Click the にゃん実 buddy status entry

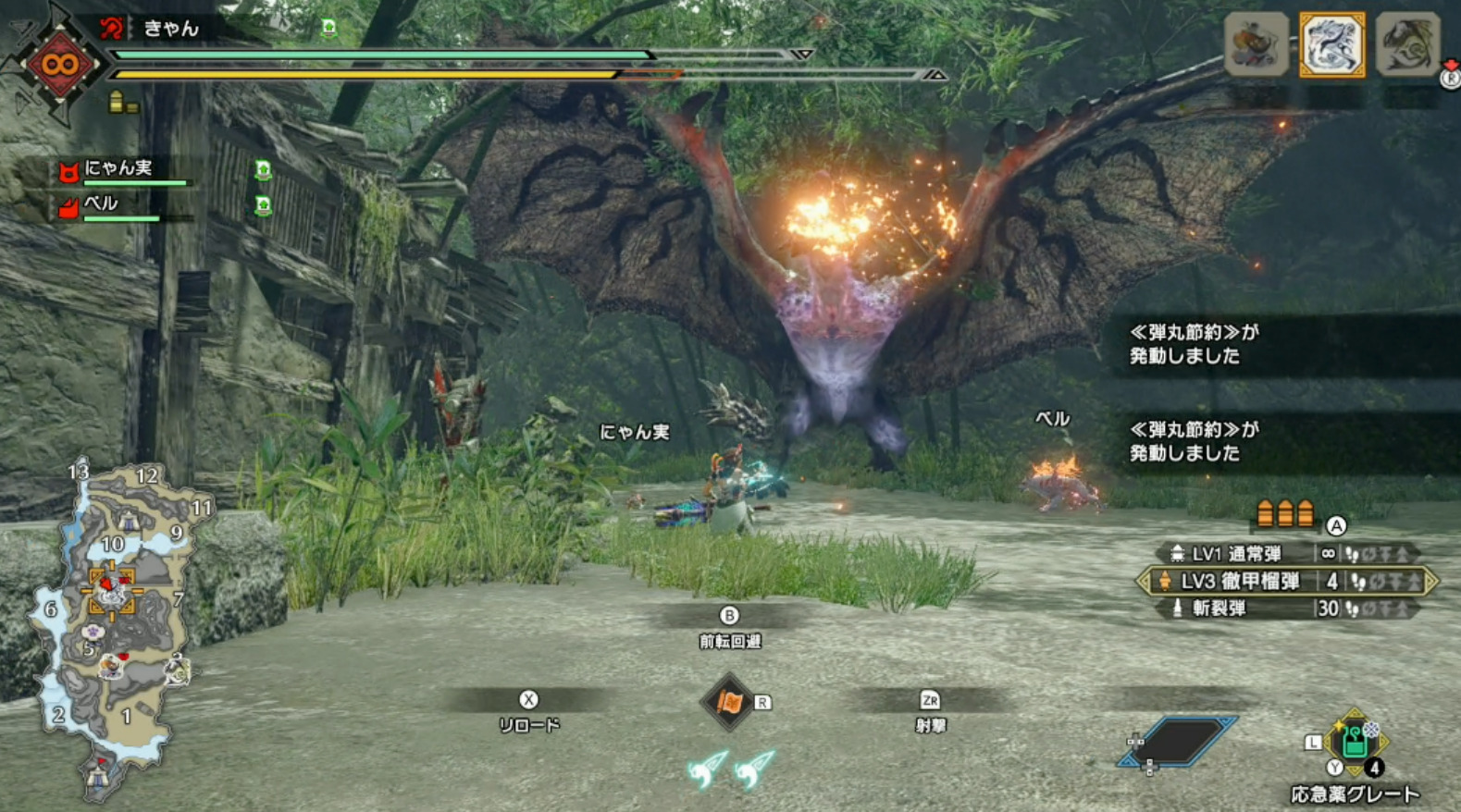[x=120, y=170]
